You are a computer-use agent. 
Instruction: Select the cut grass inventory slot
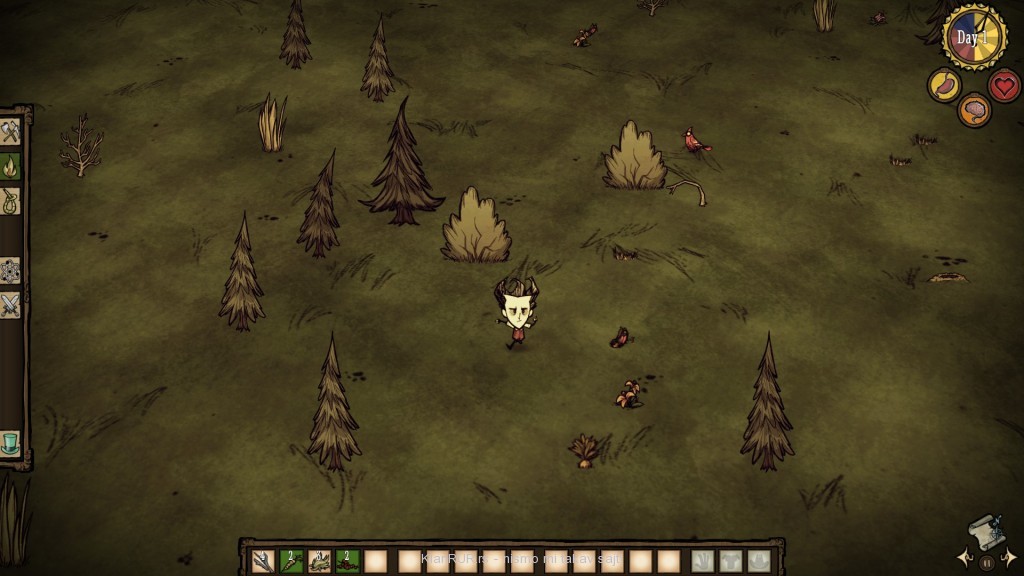[319, 561]
